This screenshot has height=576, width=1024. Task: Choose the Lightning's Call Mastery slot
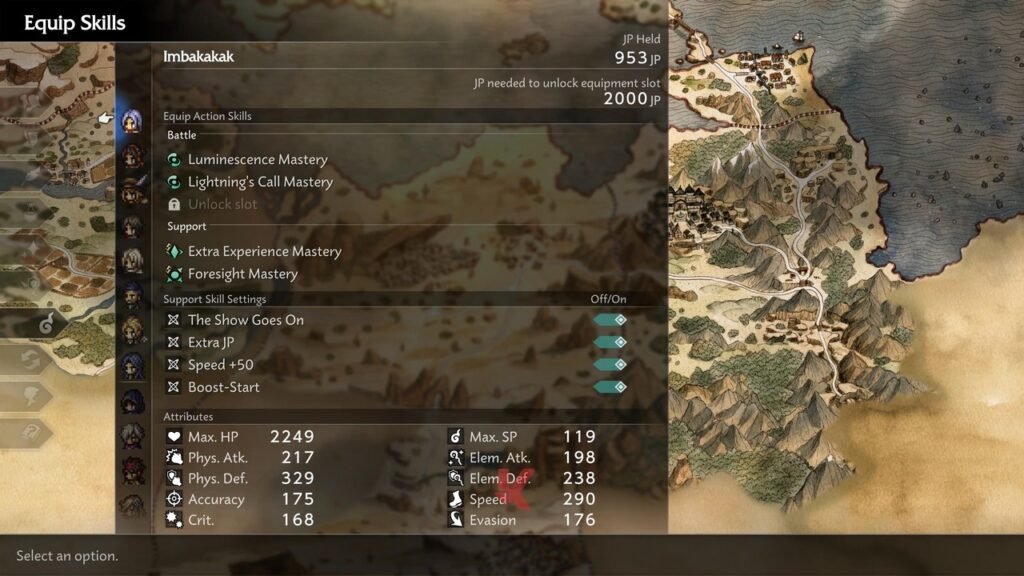click(260, 182)
